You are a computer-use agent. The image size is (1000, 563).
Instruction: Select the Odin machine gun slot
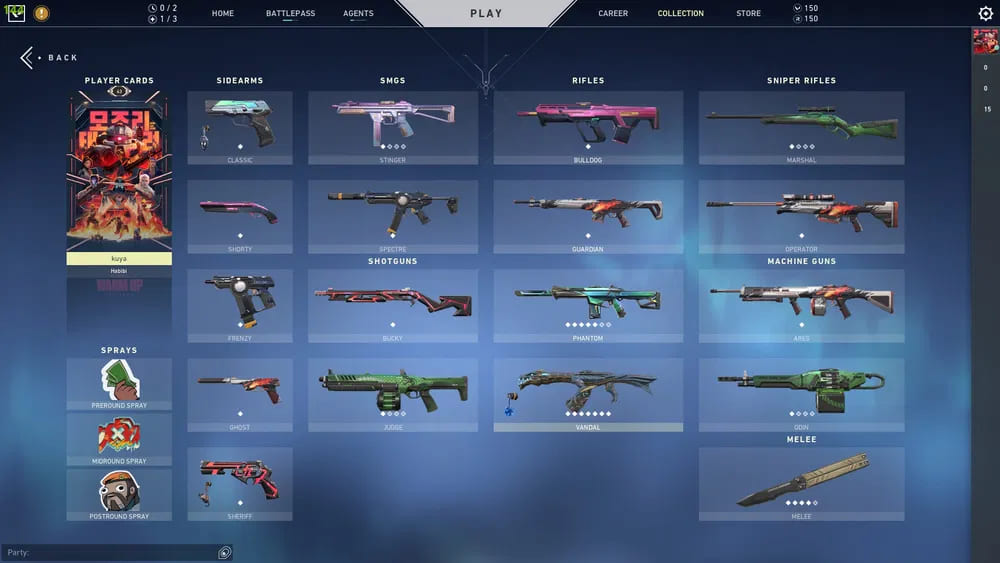pos(801,395)
